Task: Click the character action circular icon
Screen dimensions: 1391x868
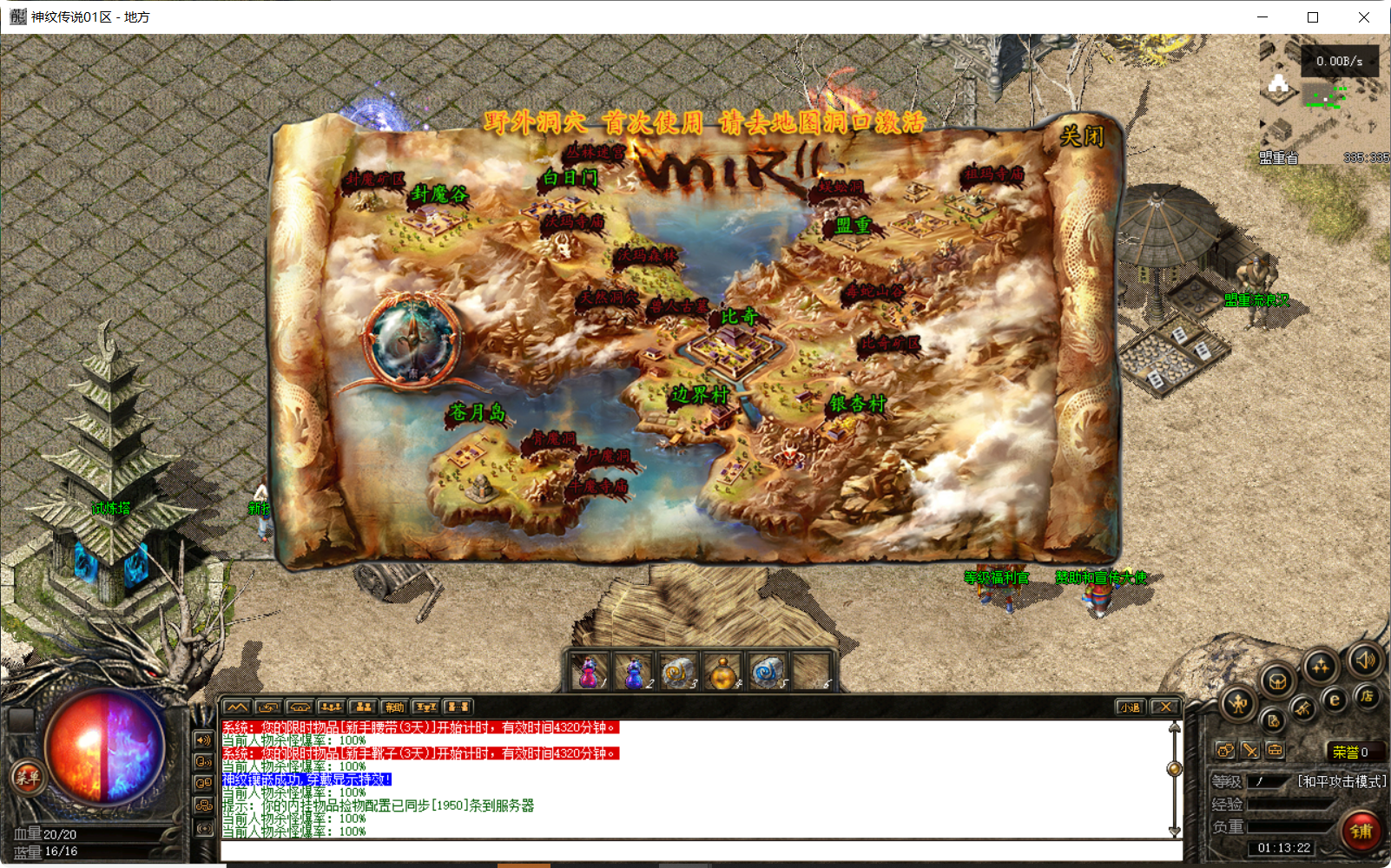Action: (x=1238, y=705)
